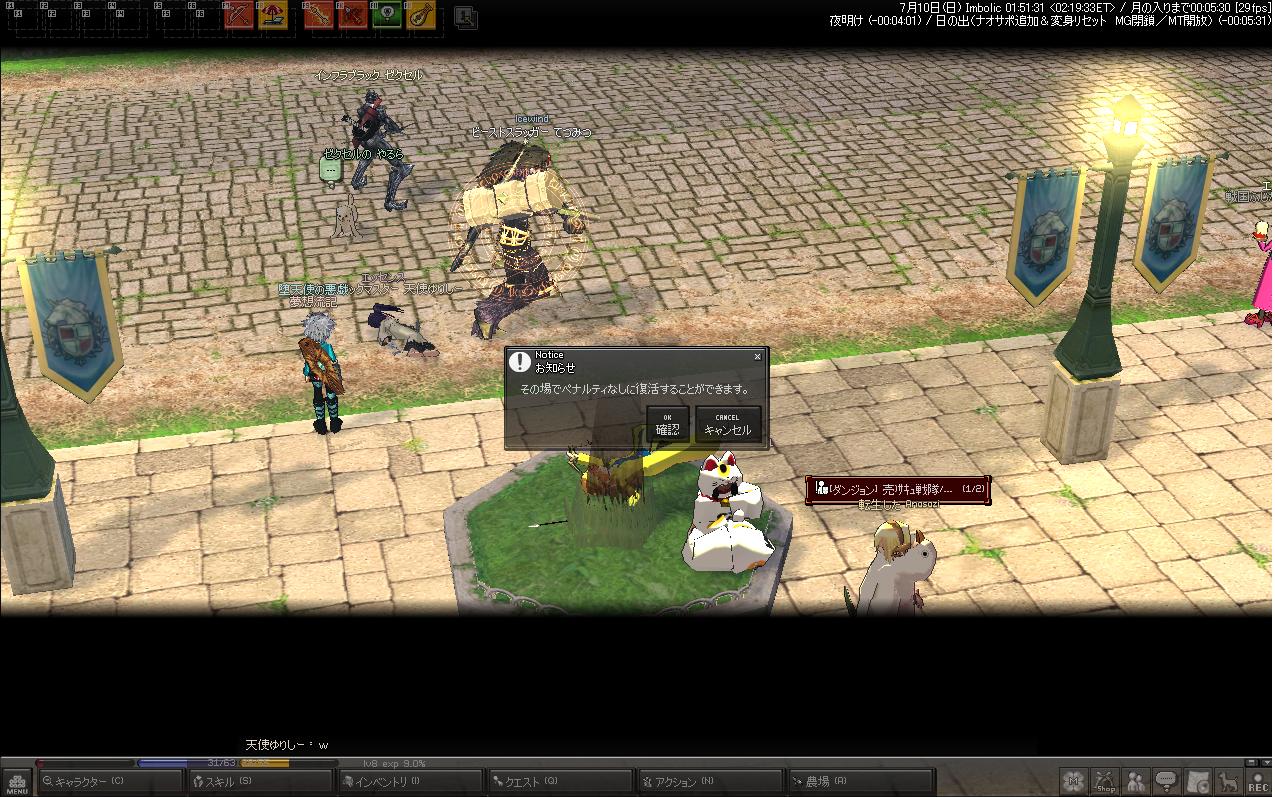Screen dimensions: 1275x797
Task: Start recording with the REC button
Action: (x=1257, y=781)
